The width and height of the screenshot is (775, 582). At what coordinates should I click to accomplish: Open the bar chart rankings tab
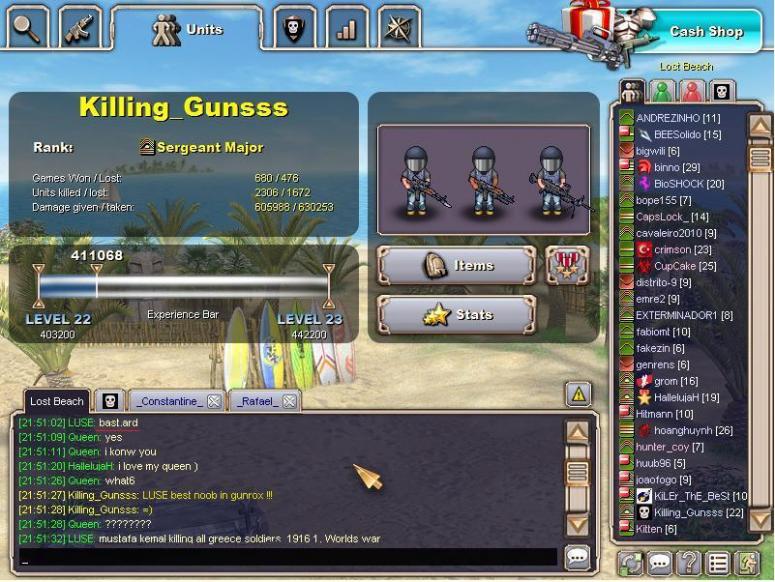(x=347, y=28)
